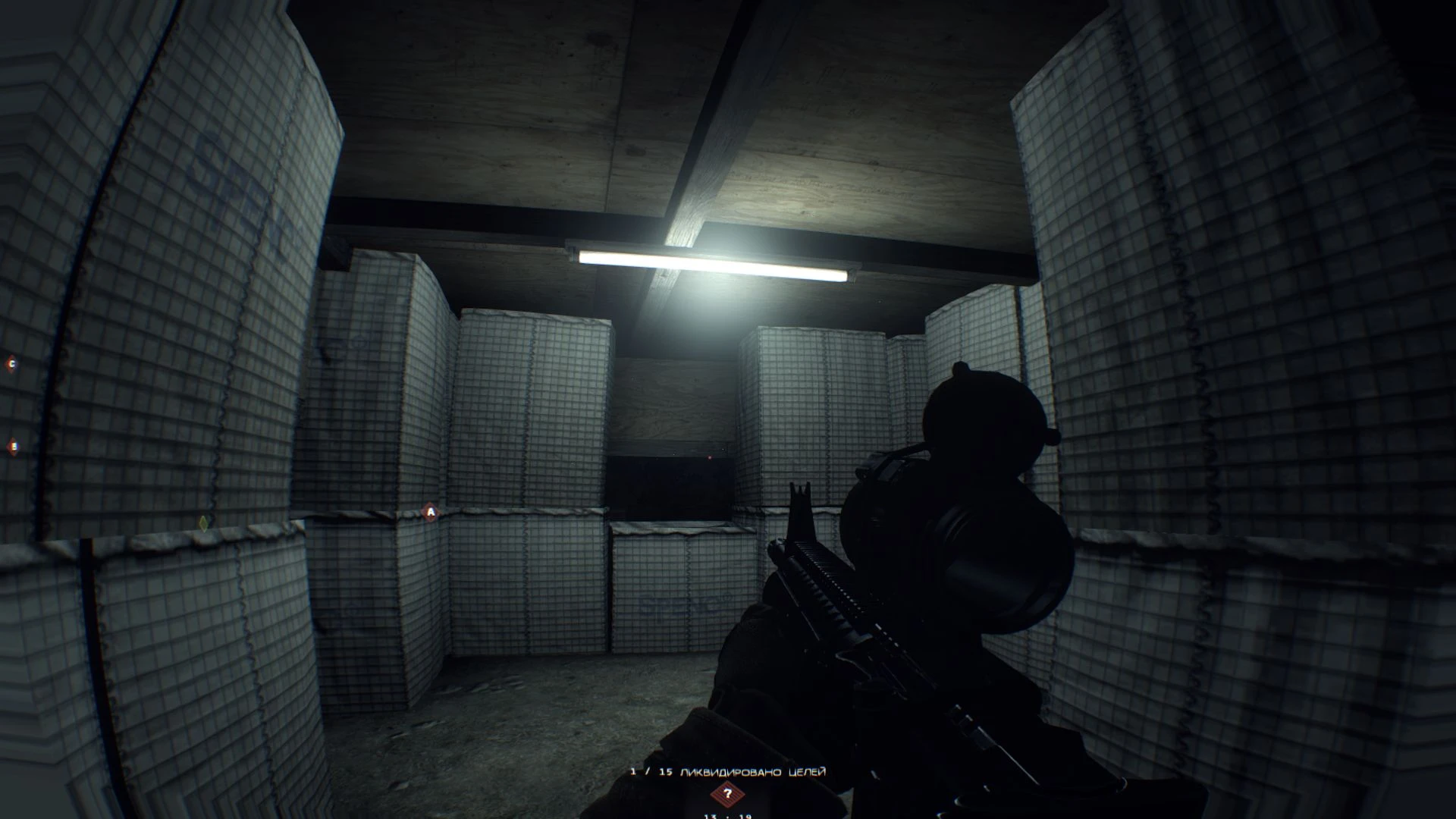Click the green diamond marker on the left barrier
The image size is (1456, 819).
click(202, 525)
